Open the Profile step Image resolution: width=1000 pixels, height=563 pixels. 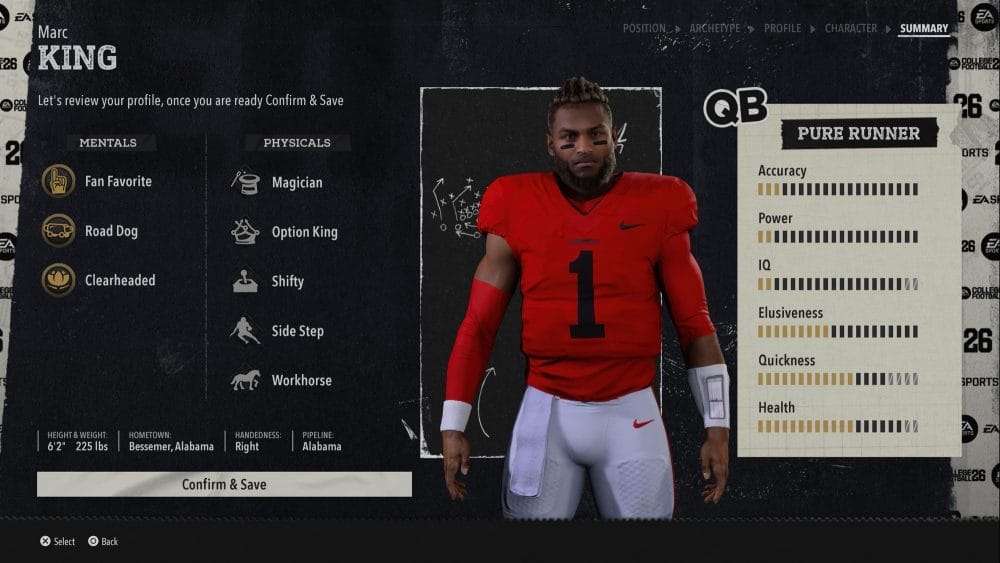coord(782,29)
